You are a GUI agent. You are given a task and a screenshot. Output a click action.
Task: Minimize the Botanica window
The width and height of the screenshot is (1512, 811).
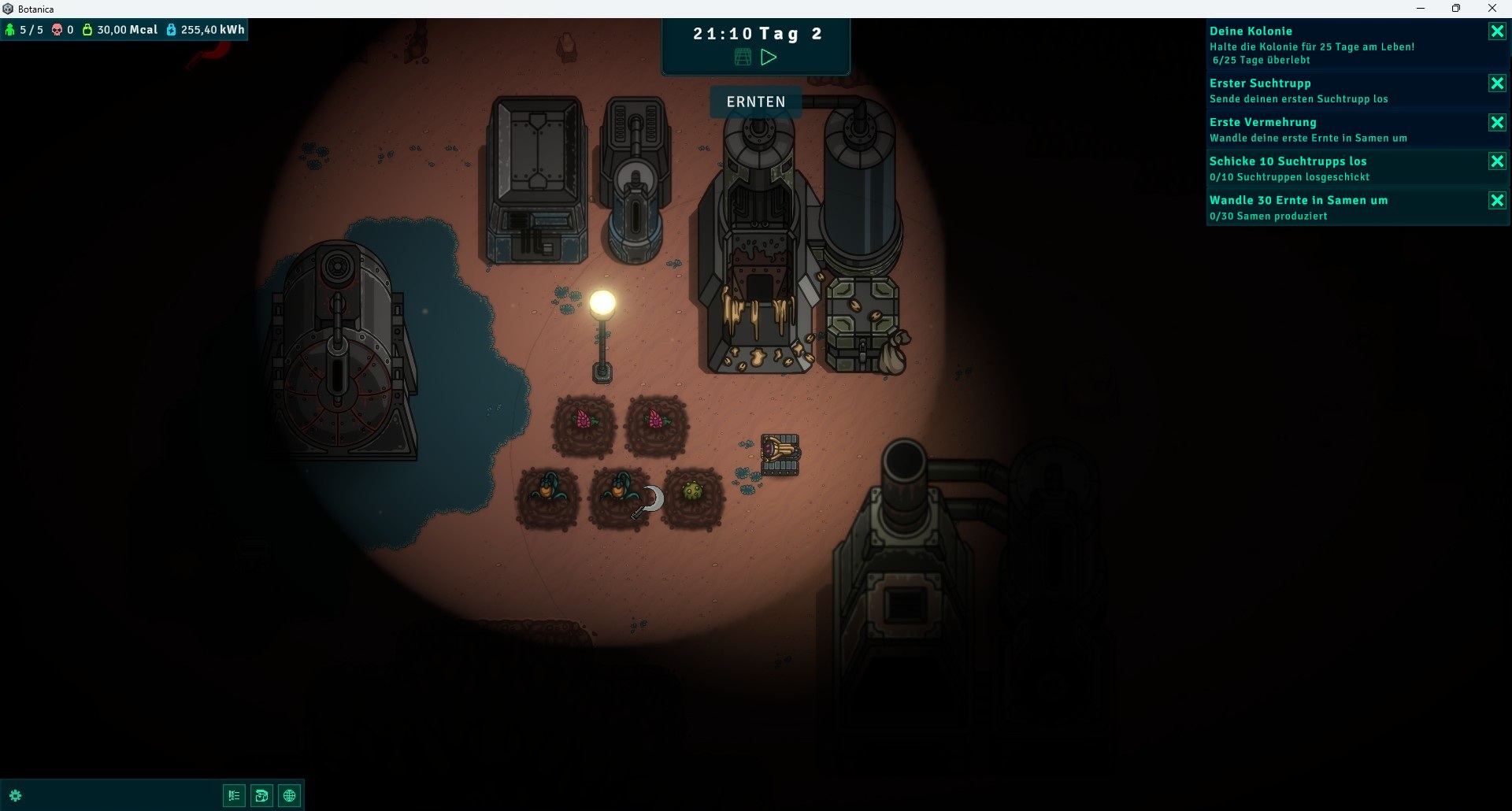(x=1421, y=9)
